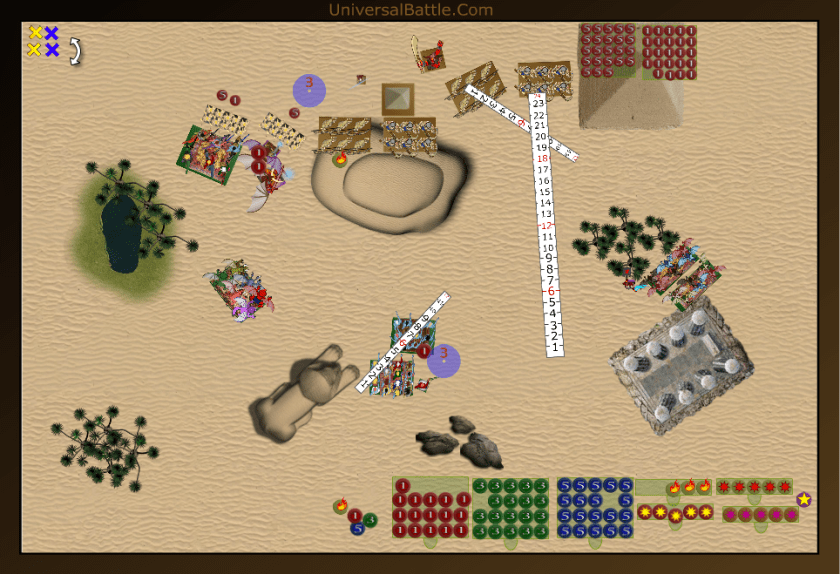Click the purple token with yellow star

click(804, 499)
